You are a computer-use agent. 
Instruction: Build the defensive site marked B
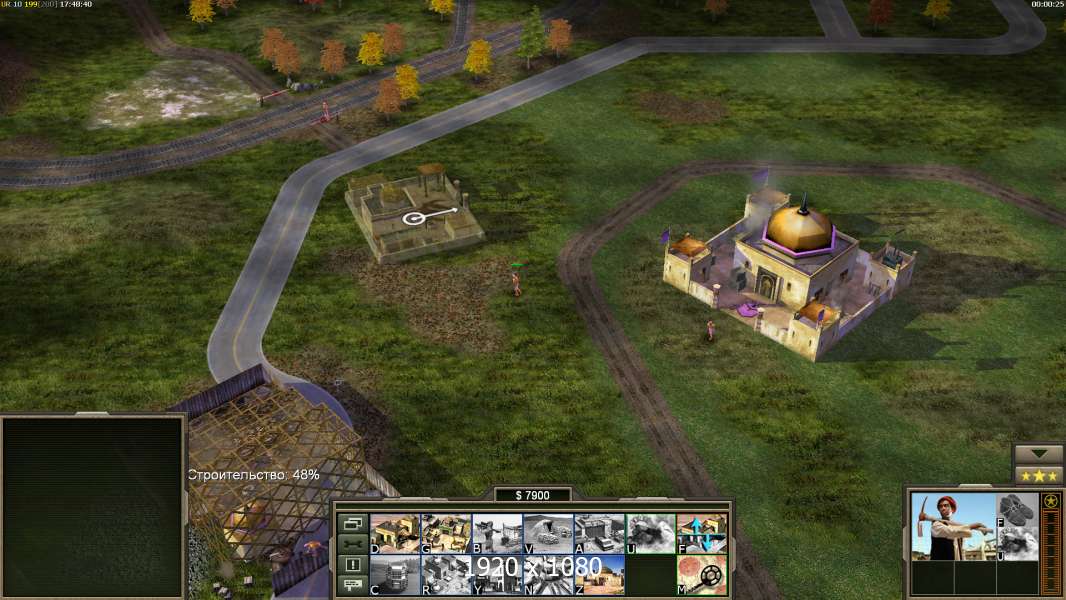[x=497, y=533]
